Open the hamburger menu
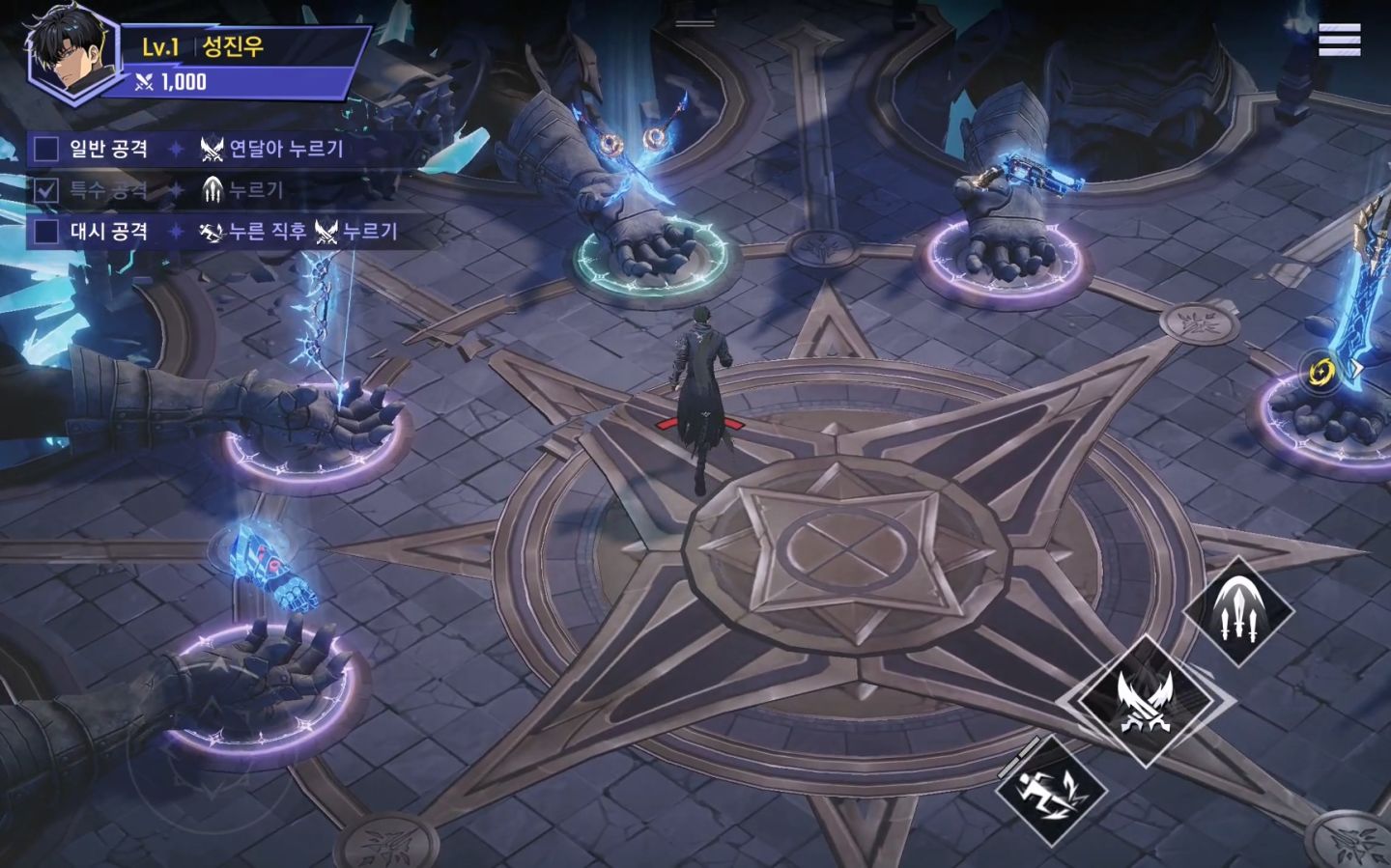 (x=1339, y=41)
